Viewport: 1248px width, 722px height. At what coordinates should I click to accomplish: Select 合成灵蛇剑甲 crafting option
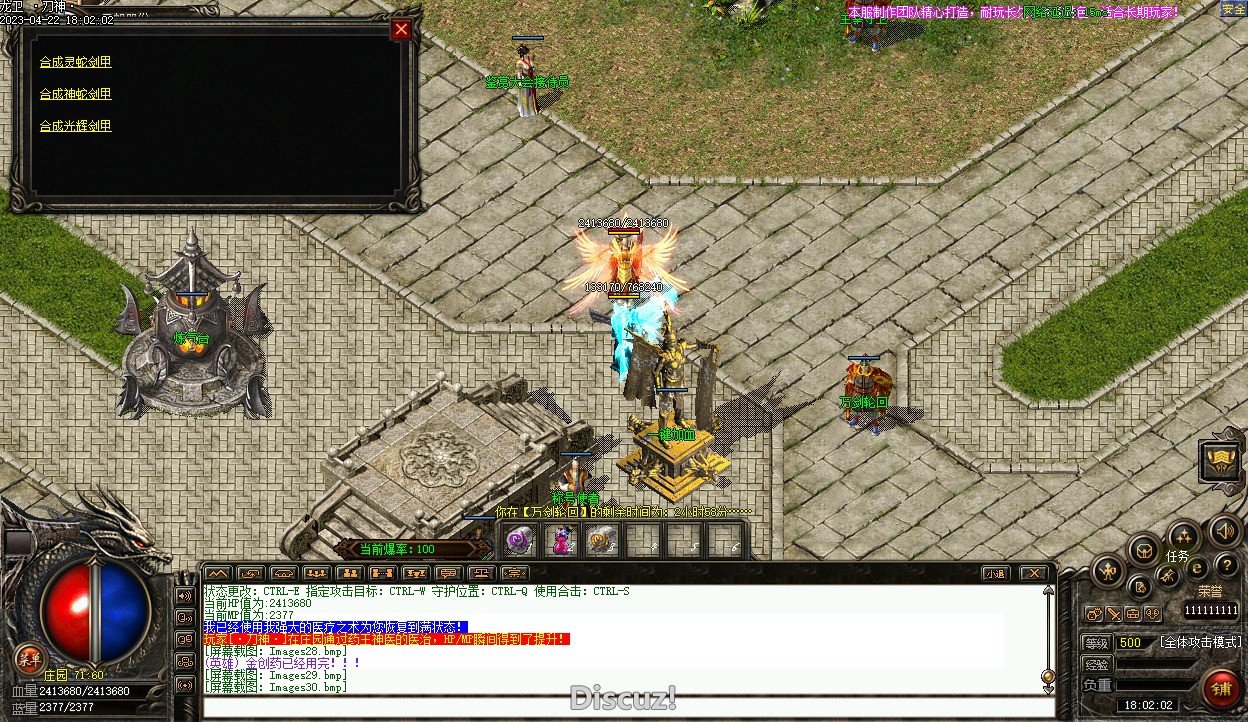click(x=76, y=62)
